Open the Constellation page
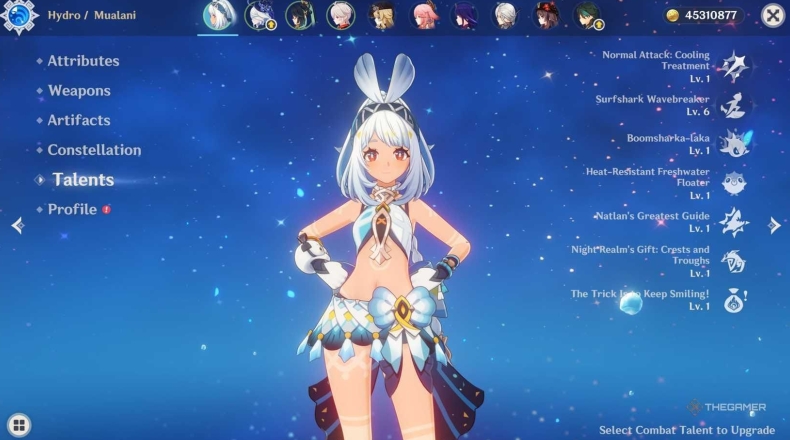Viewport: 790px width, 440px height. point(94,150)
